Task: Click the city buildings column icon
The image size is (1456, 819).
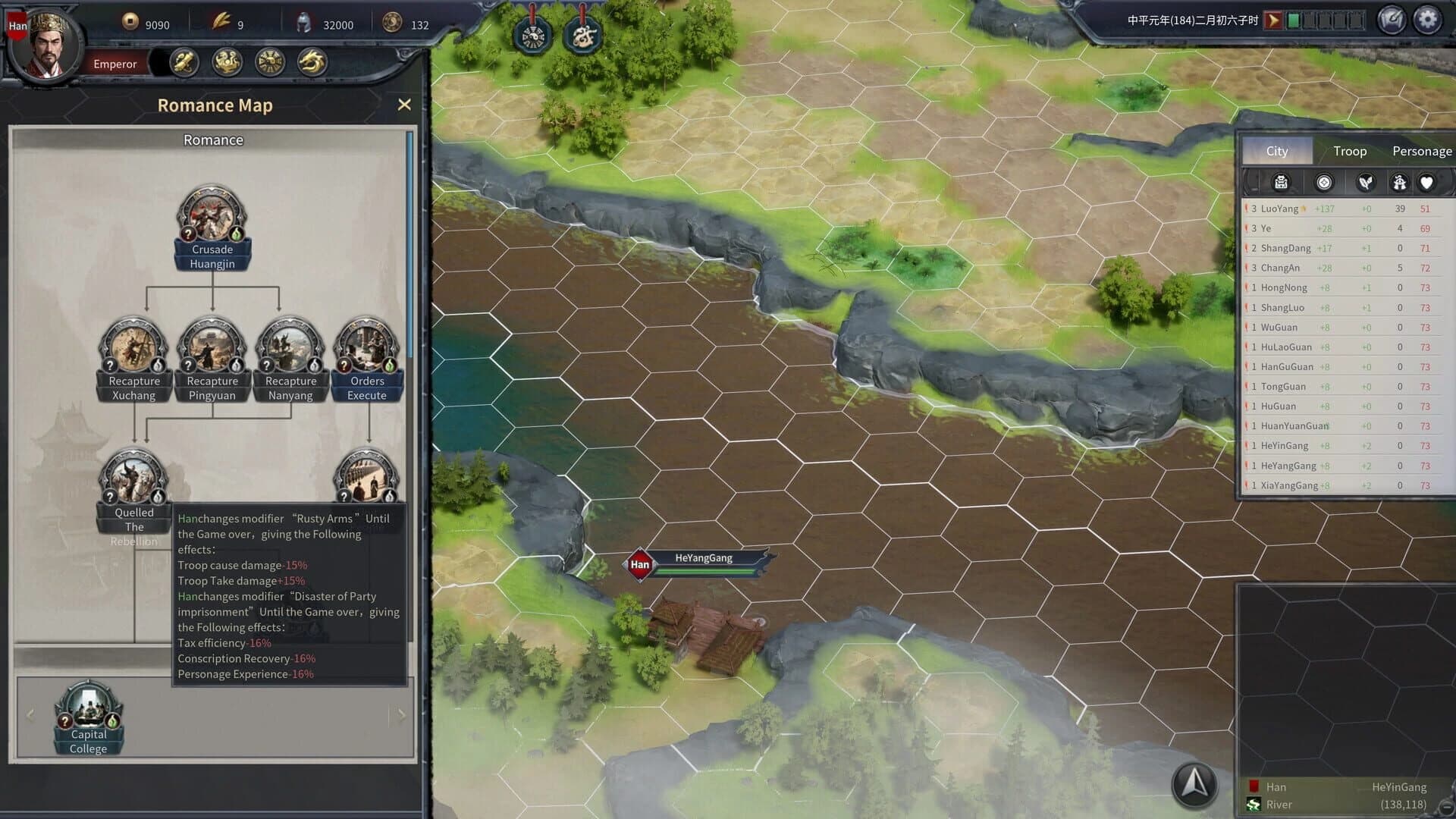Action: 1280,182
